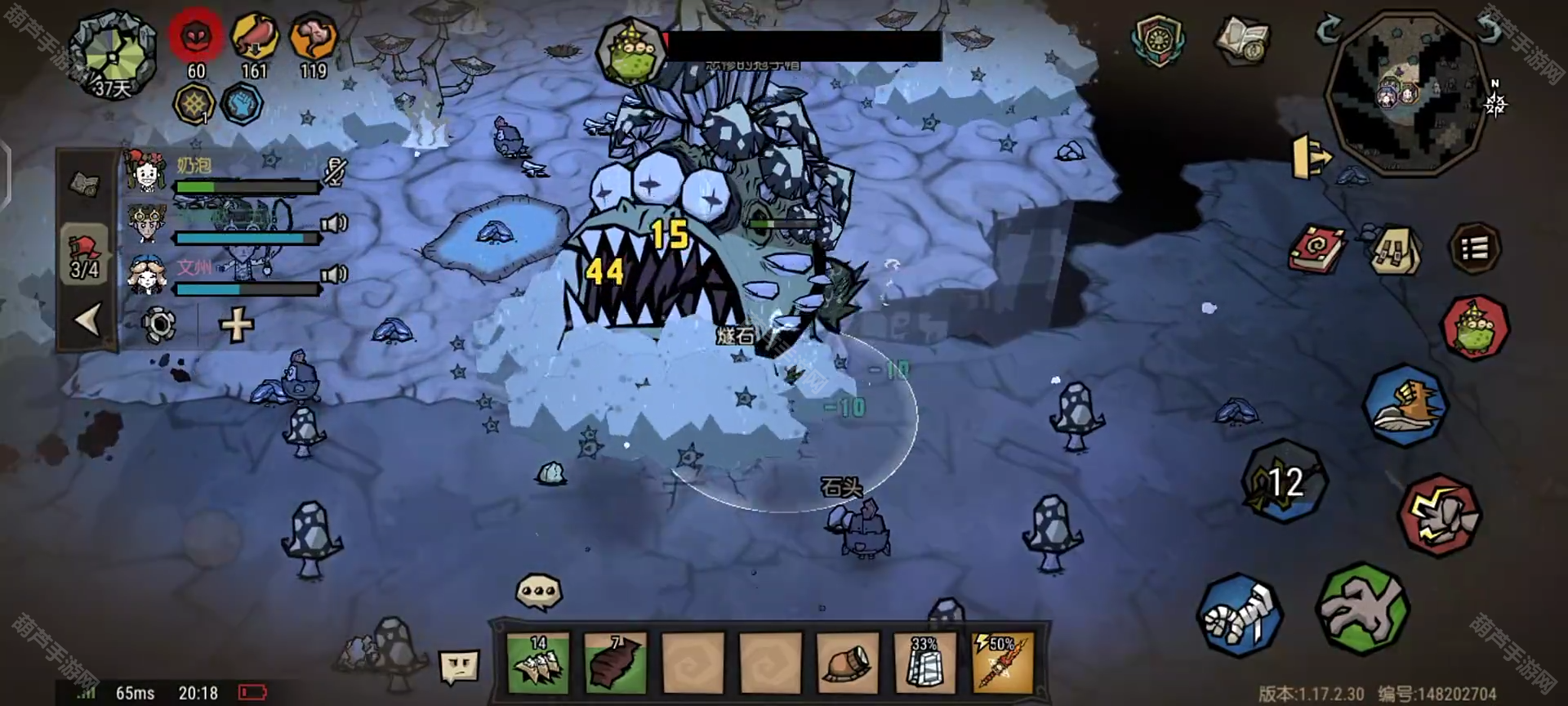
Task: Open the team settings gear
Action: 158,325
